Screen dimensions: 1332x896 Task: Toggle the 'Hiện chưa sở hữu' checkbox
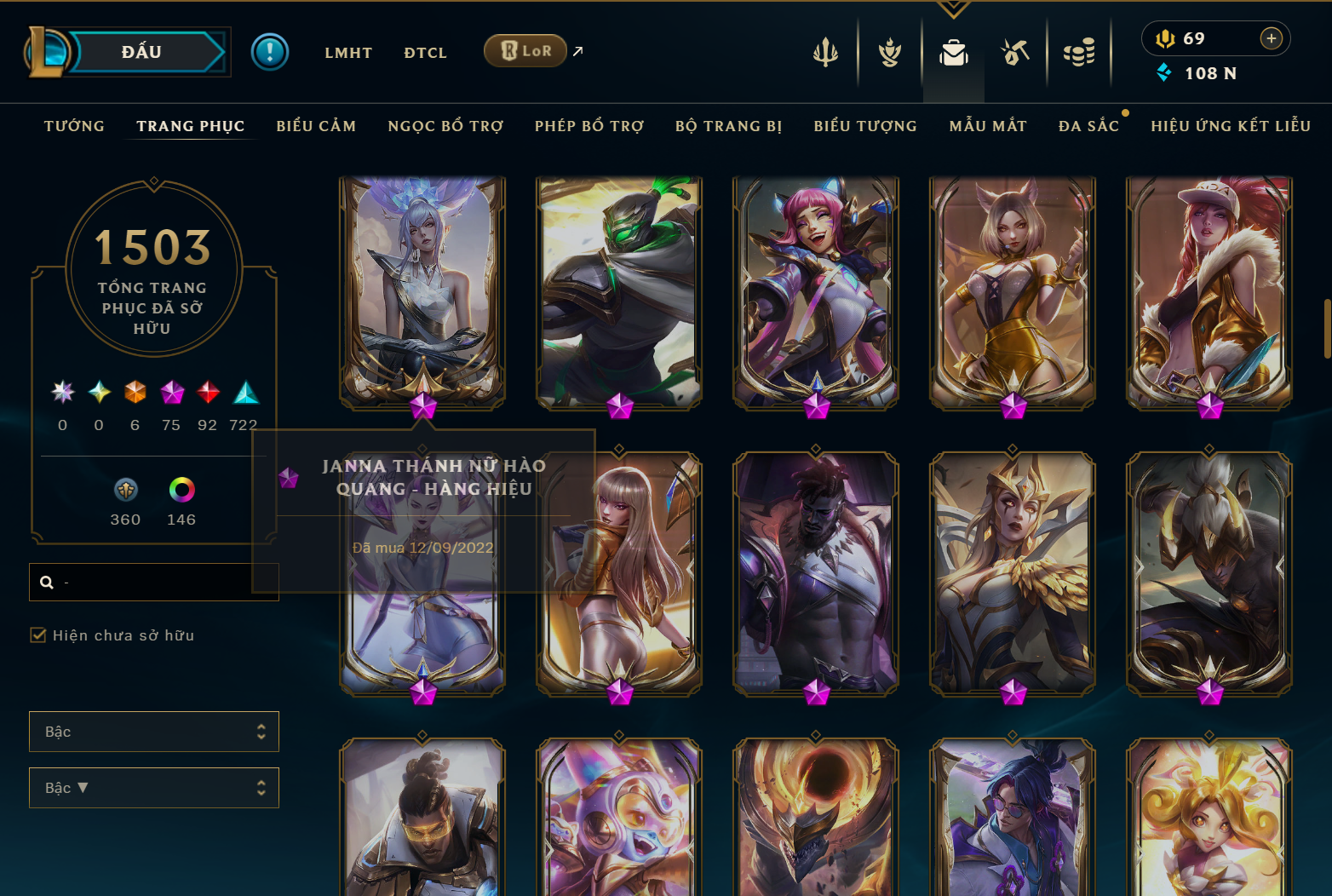coord(38,635)
